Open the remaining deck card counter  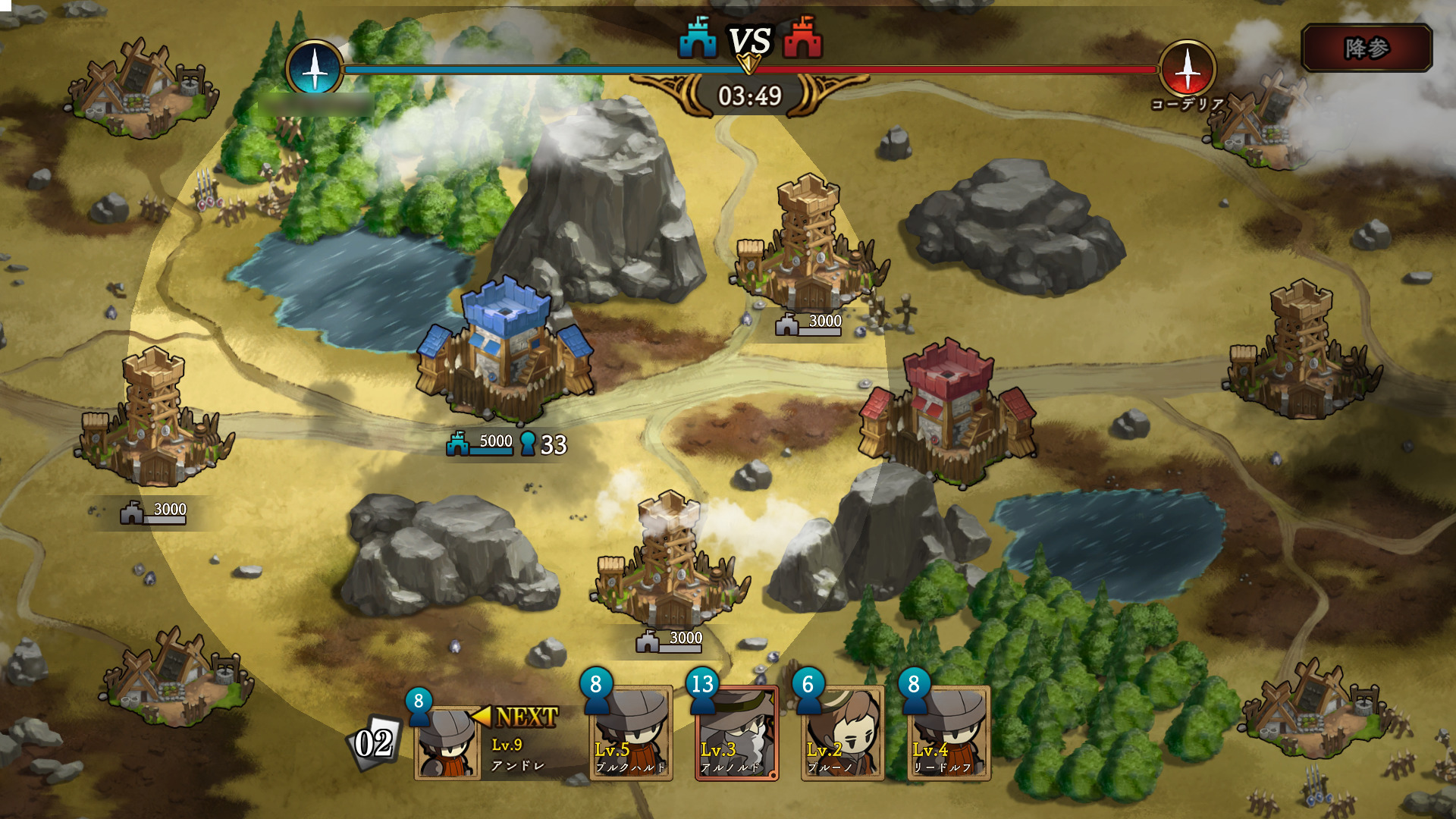pos(374,742)
